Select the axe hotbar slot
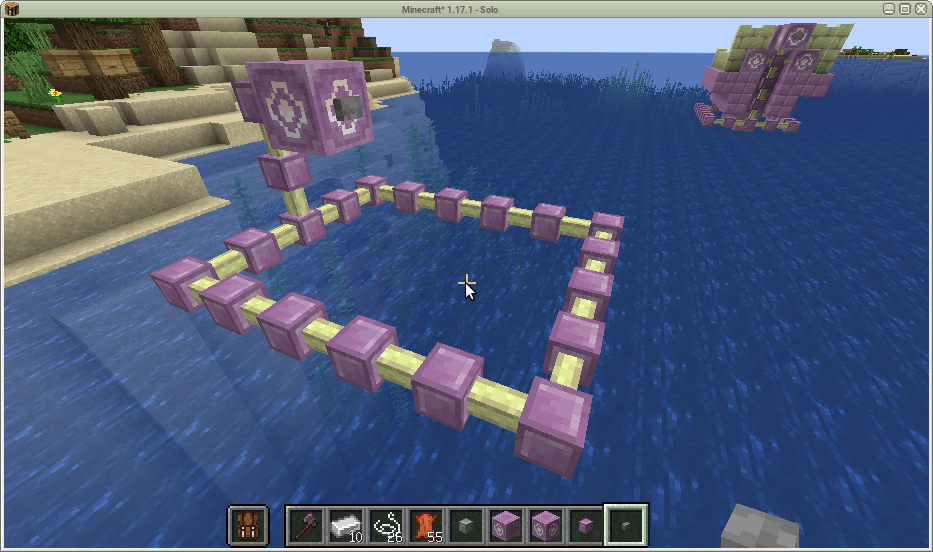Screen dimensions: 933x552 pyautogui.click(x=306, y=524)
